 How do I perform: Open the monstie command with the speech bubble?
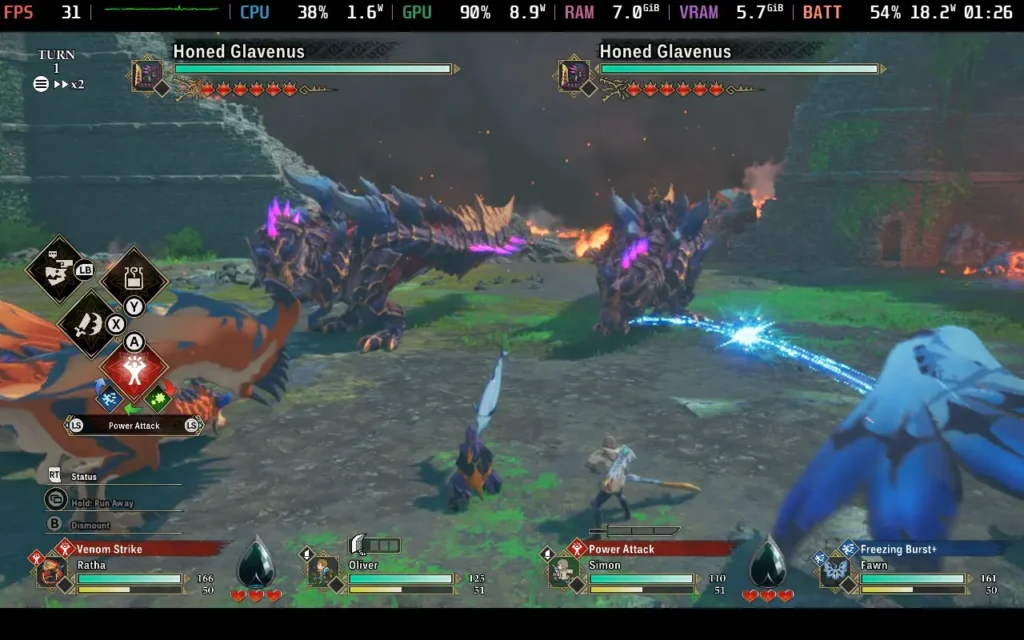[58, 268]
